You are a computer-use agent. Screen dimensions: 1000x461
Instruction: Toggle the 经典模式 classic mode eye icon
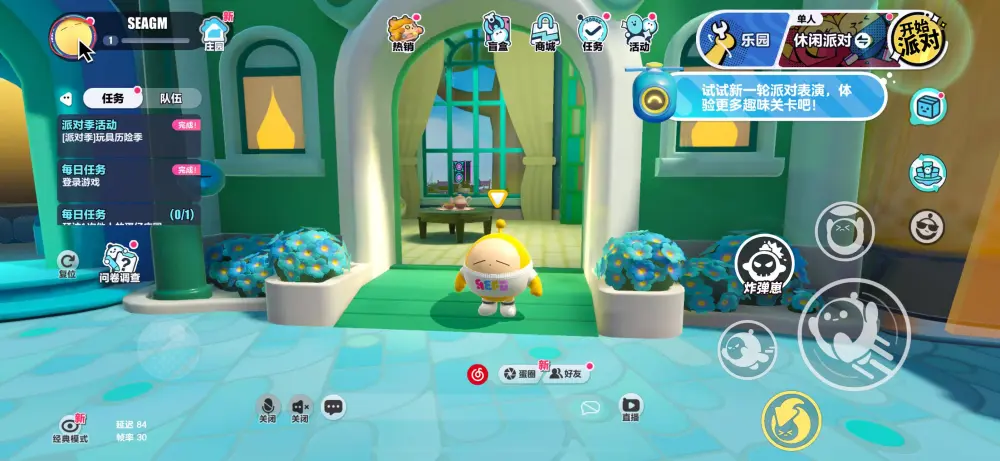(70, 426)
